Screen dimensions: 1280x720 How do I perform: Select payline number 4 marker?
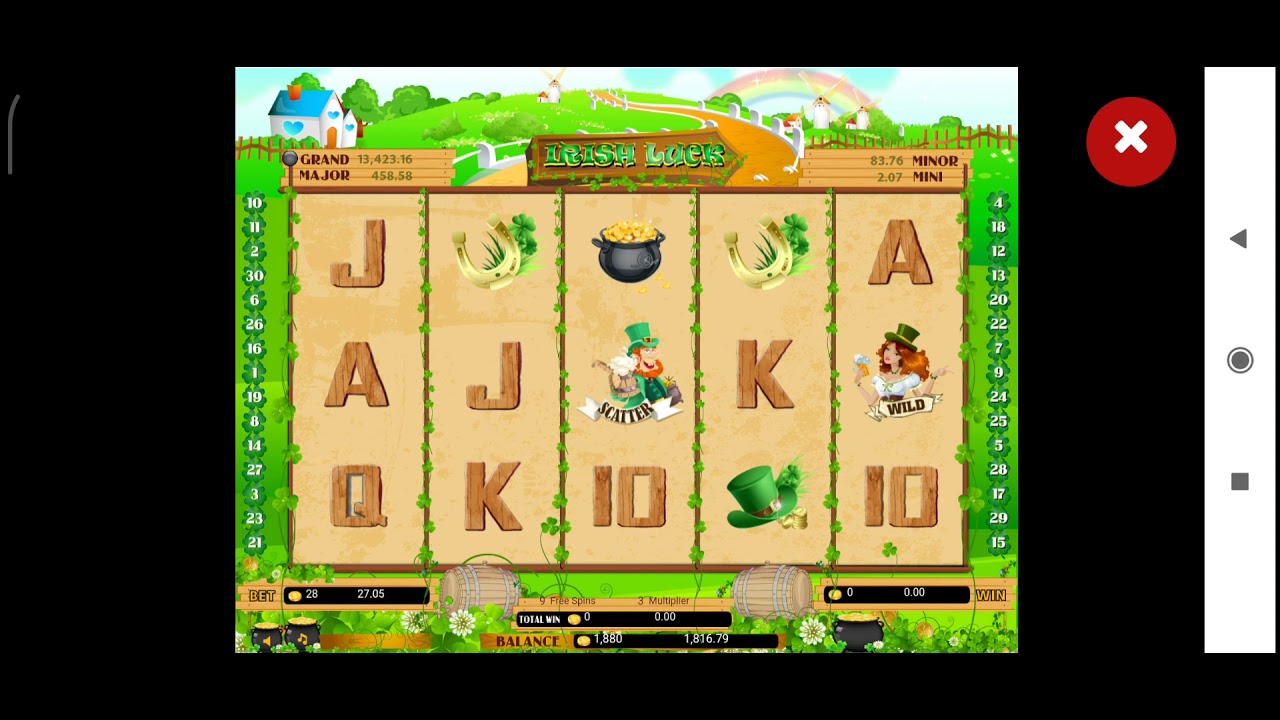tap(997, 203)
